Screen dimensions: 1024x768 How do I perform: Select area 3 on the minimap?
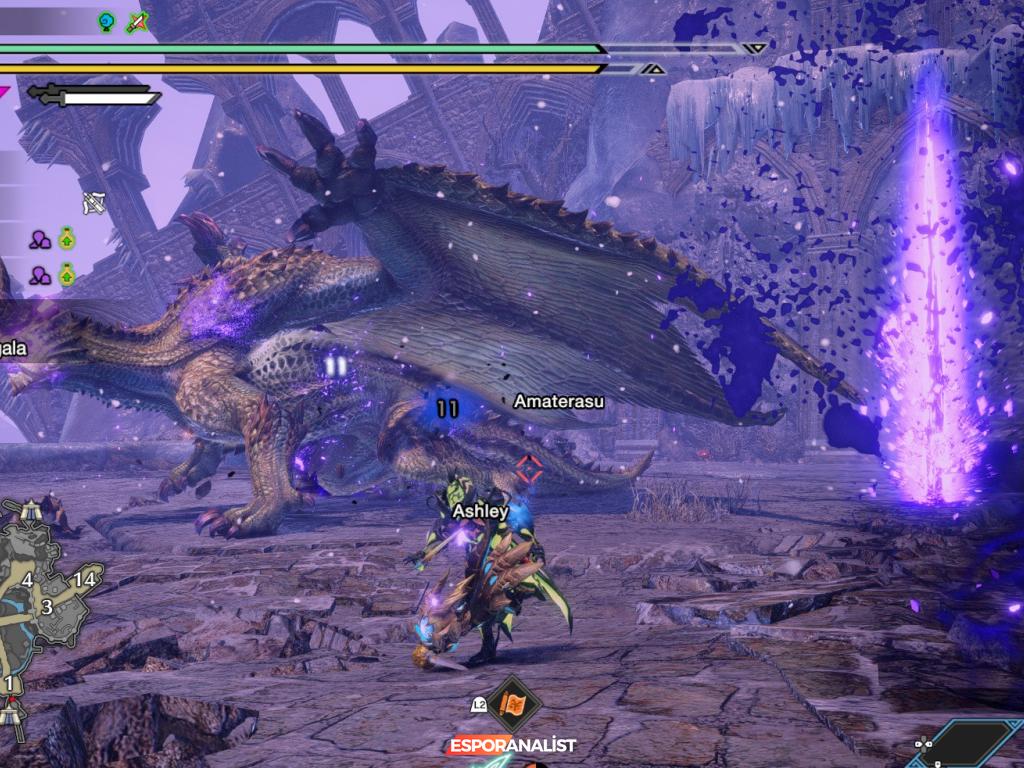46,607
